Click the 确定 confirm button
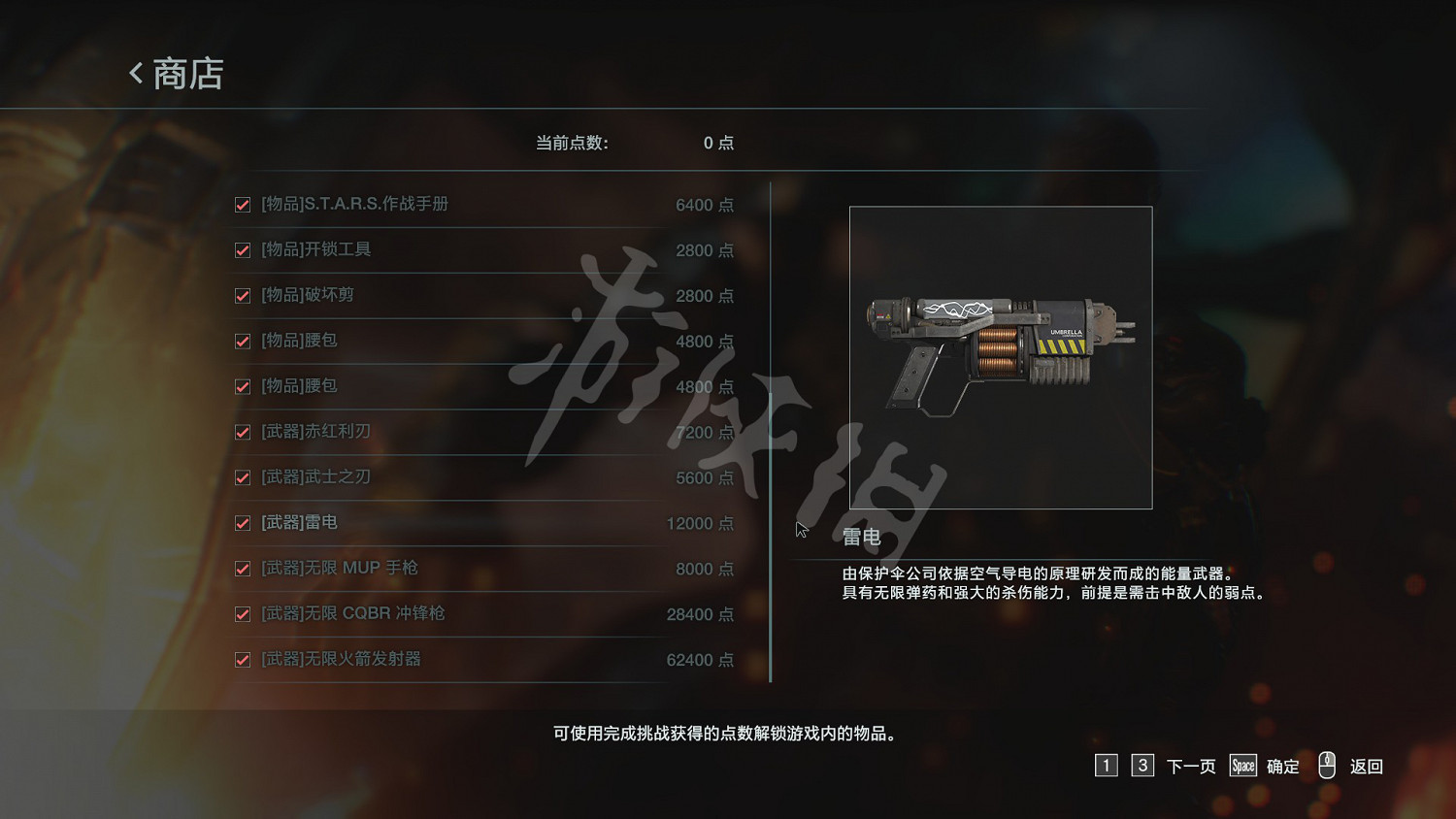This screenshot has height=819, width=1456. point(1281,766)
